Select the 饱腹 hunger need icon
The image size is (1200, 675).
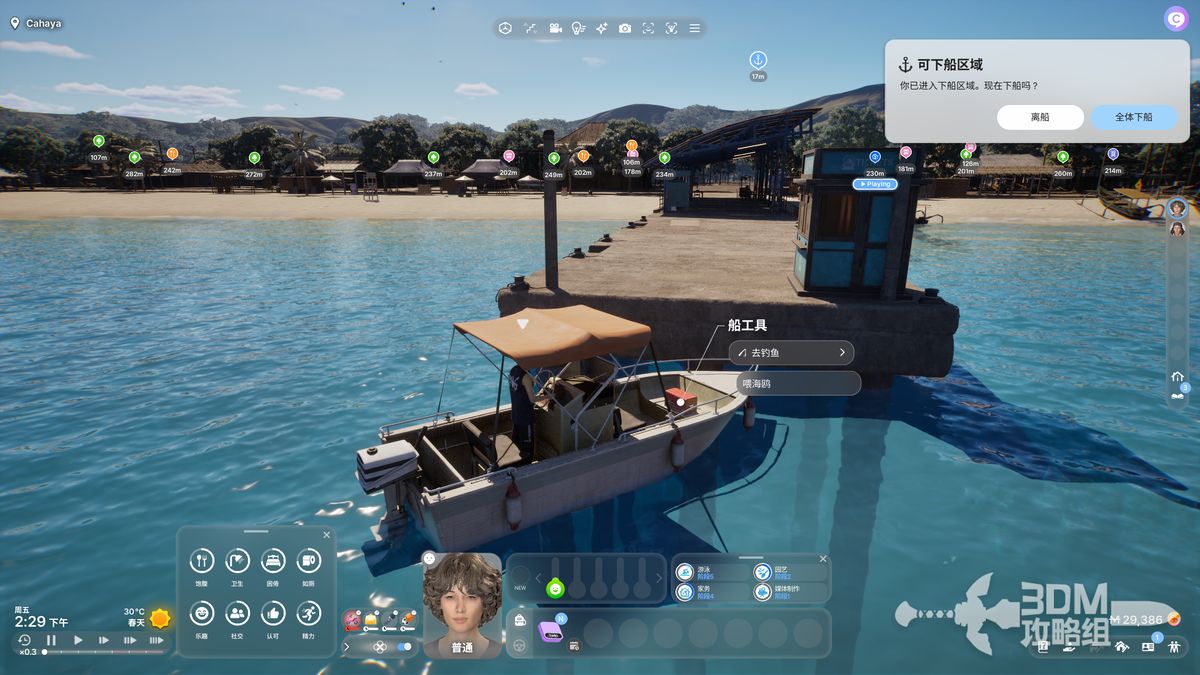click(202, 561)
